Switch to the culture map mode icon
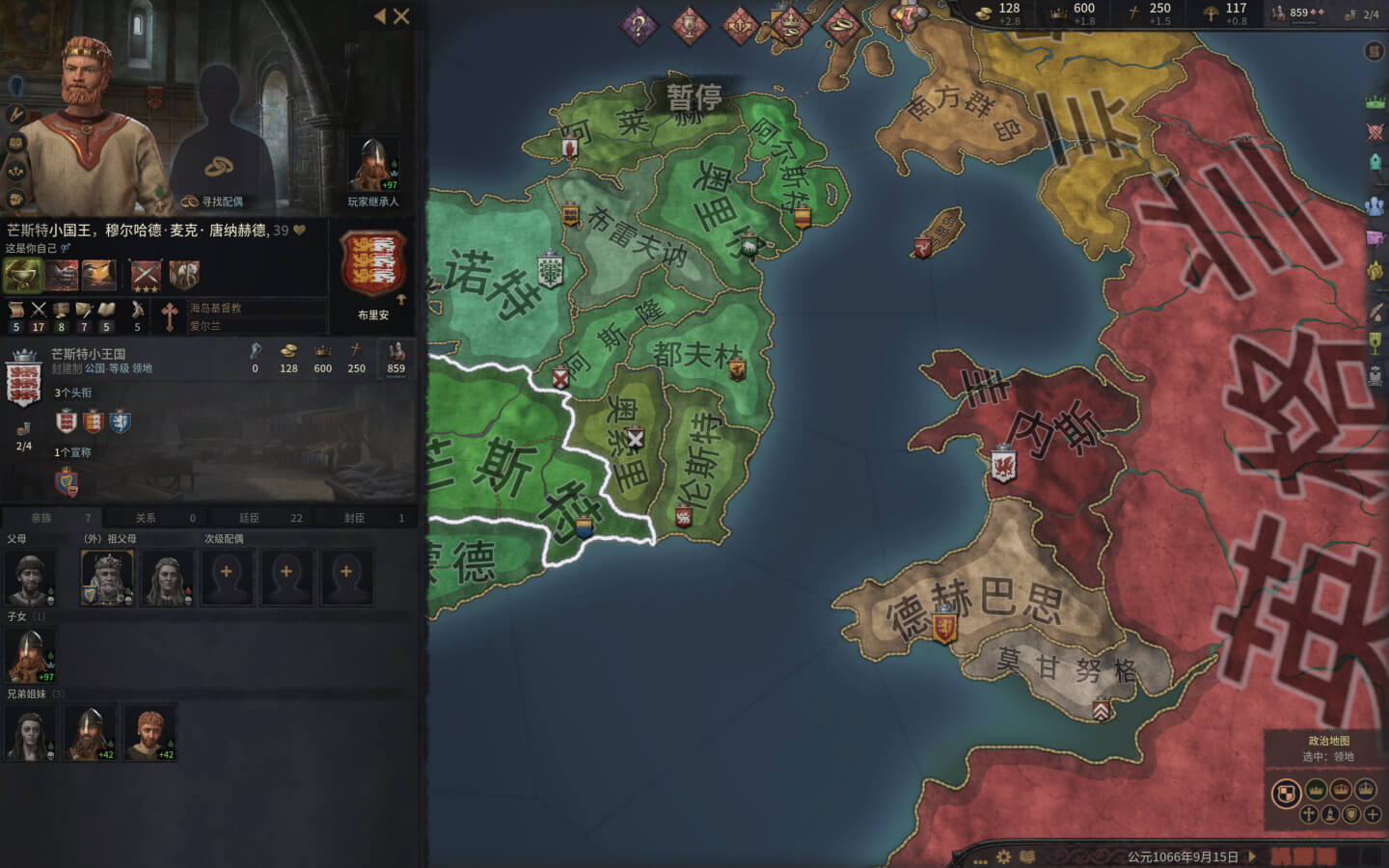Image resolution: width=1389 pixels, height=868 pixels. pos(1330,814)
